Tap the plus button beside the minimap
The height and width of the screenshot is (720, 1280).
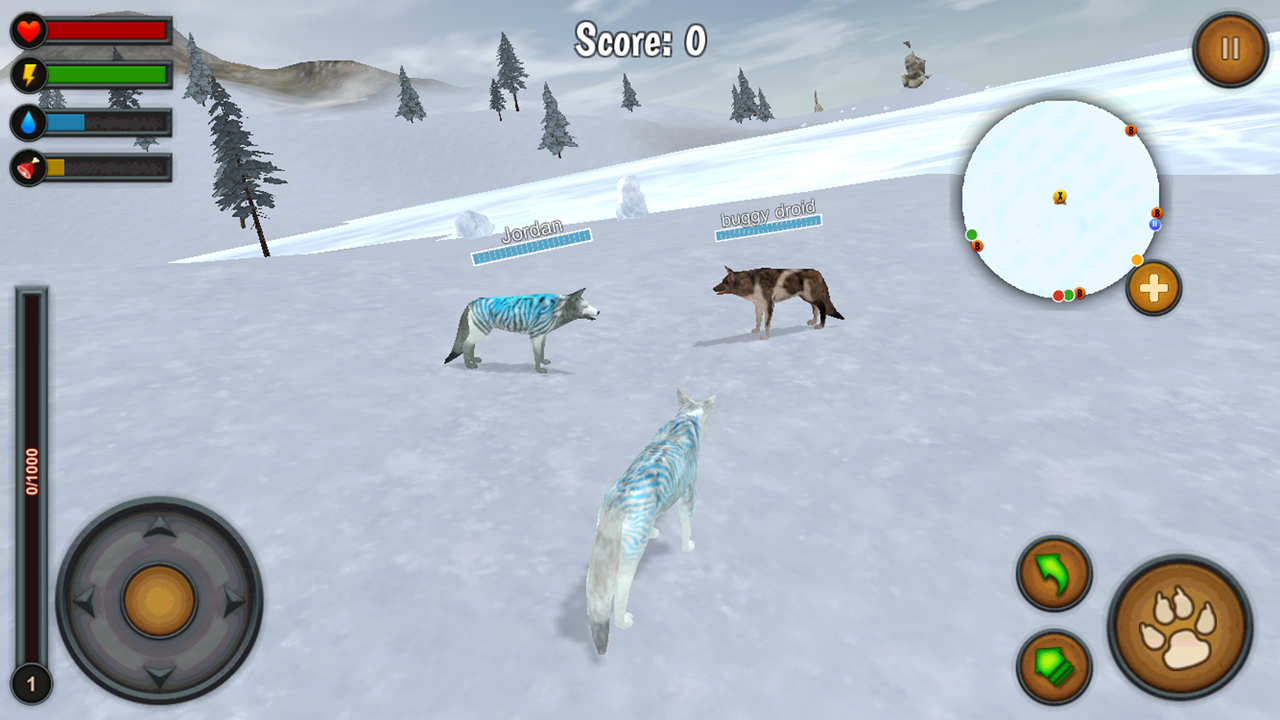point(1152,288)
